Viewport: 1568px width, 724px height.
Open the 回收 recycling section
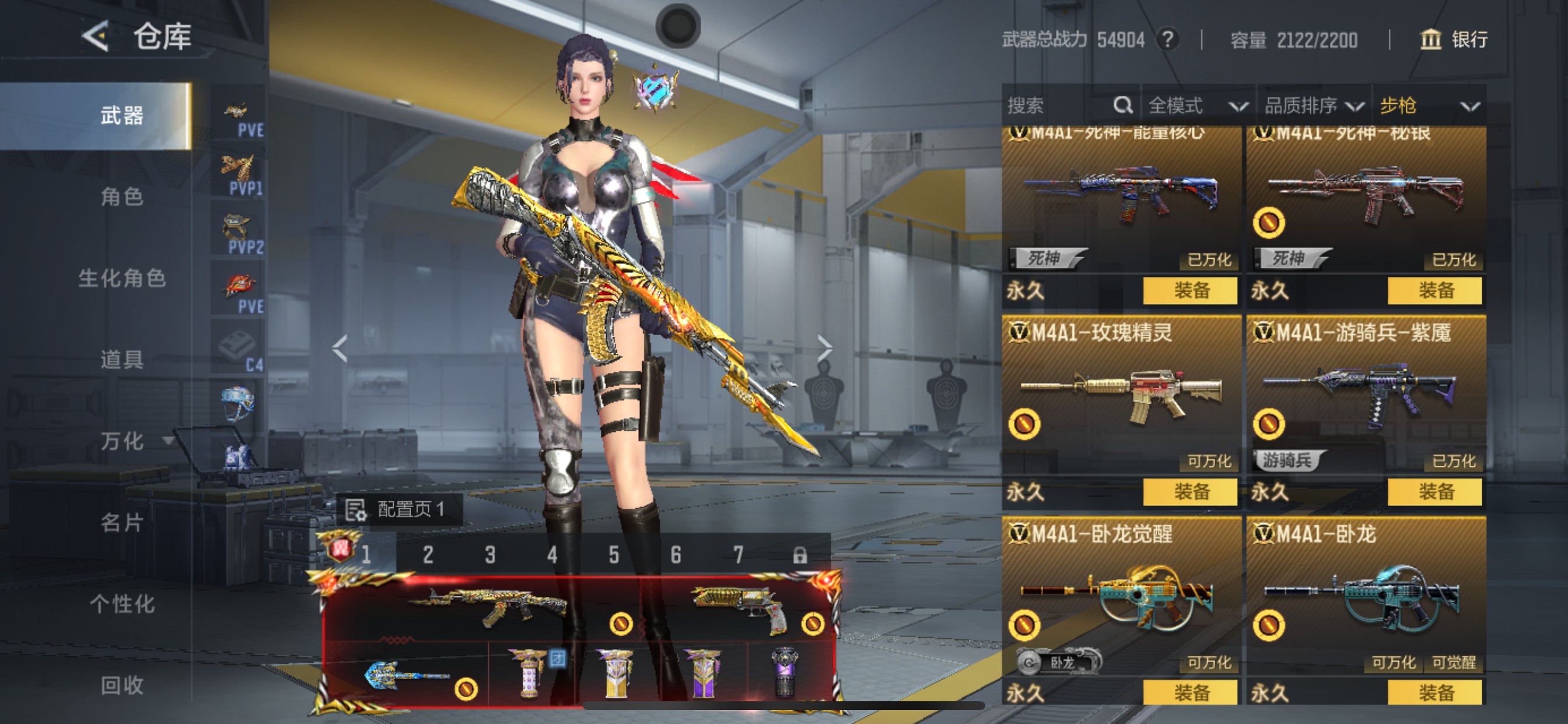coord(122,685)
